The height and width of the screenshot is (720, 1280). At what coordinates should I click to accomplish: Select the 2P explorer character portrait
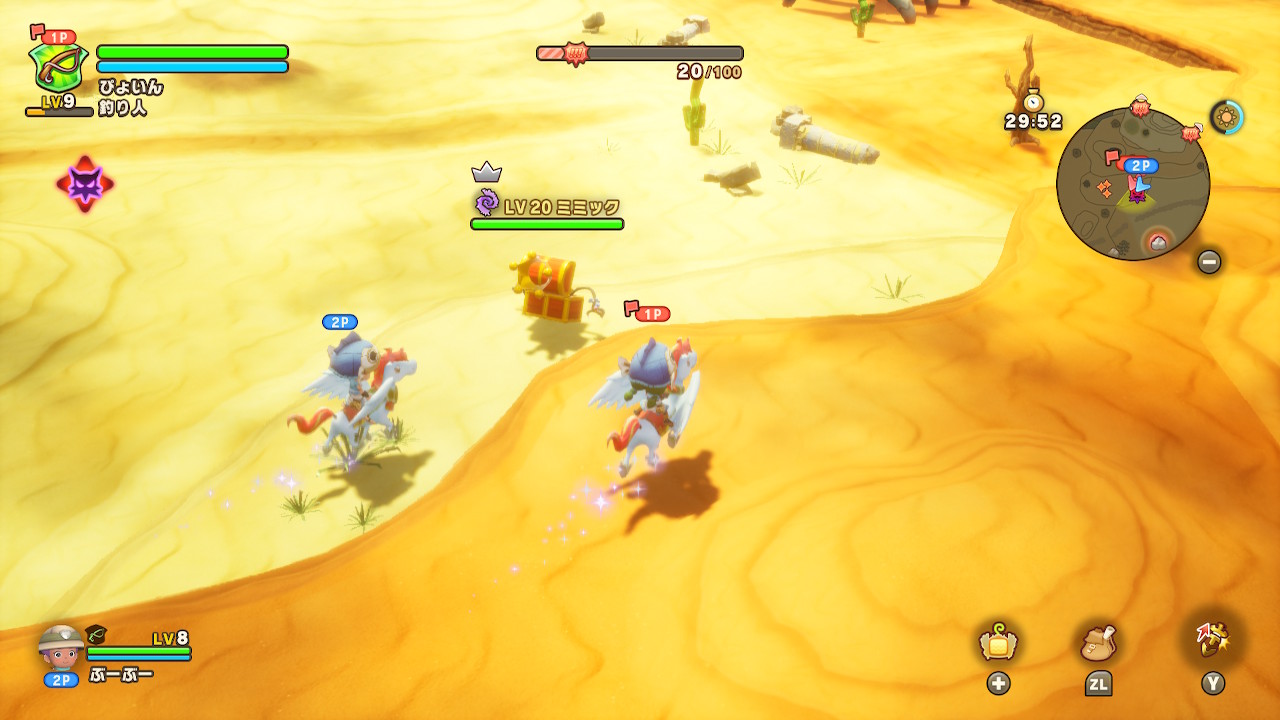[x=61, y=648]
